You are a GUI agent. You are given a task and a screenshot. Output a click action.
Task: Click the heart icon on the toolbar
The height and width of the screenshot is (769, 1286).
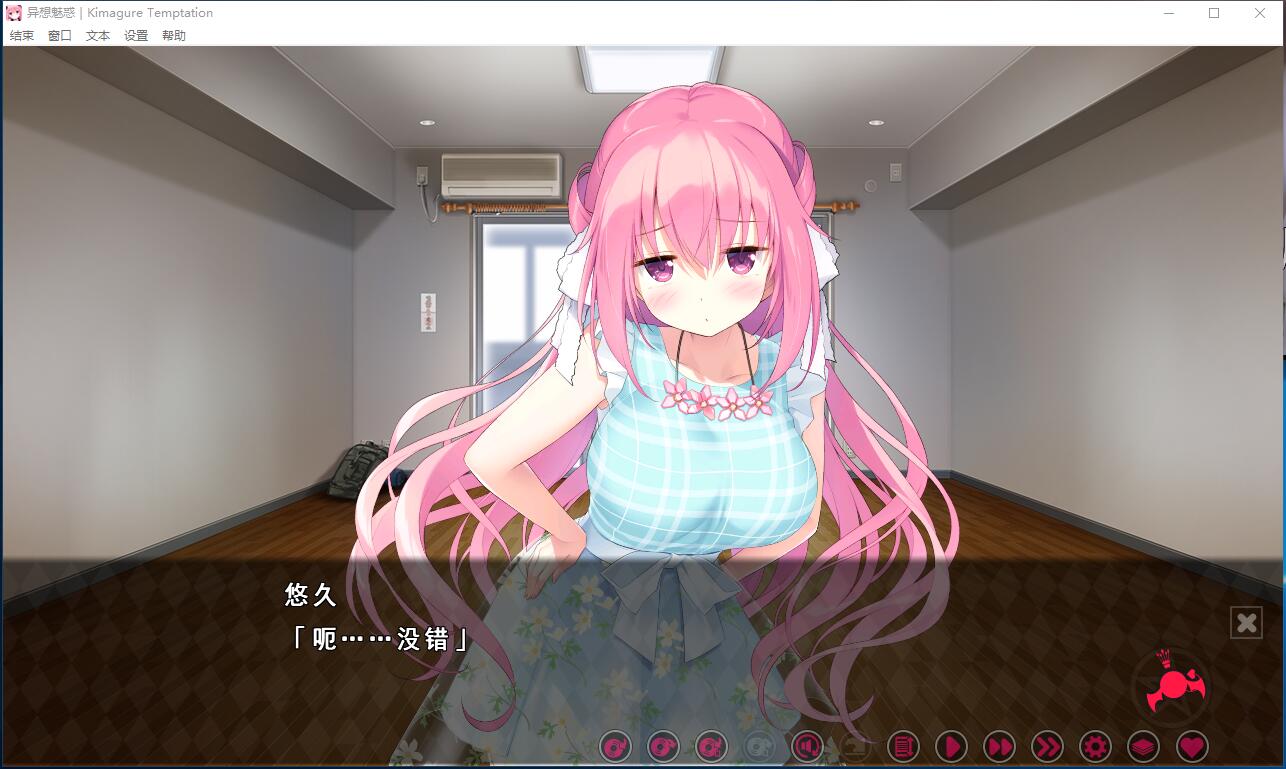1190,746
